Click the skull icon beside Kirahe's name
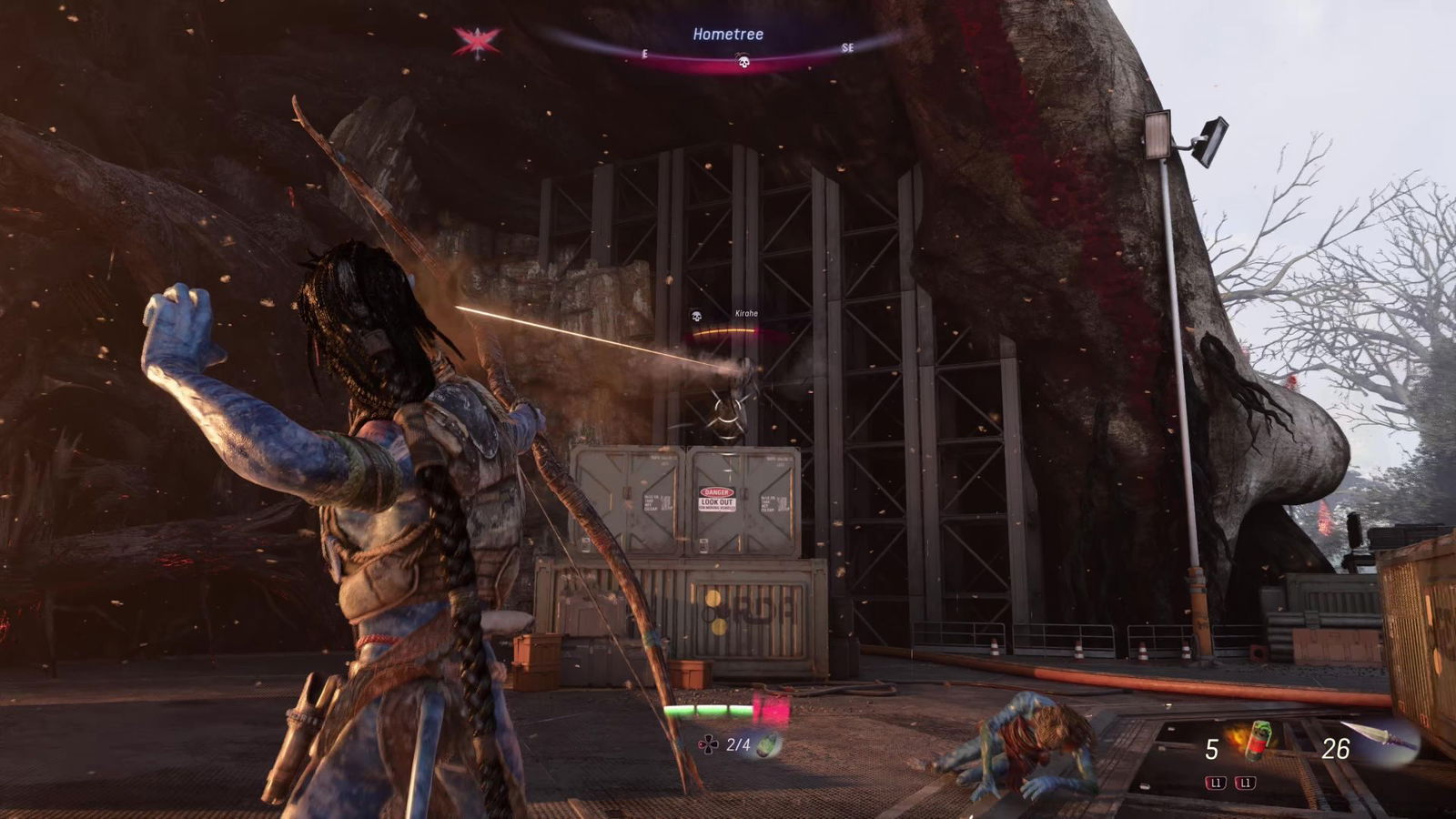This screenshot has width=1456, height=819. click(696, 316)
